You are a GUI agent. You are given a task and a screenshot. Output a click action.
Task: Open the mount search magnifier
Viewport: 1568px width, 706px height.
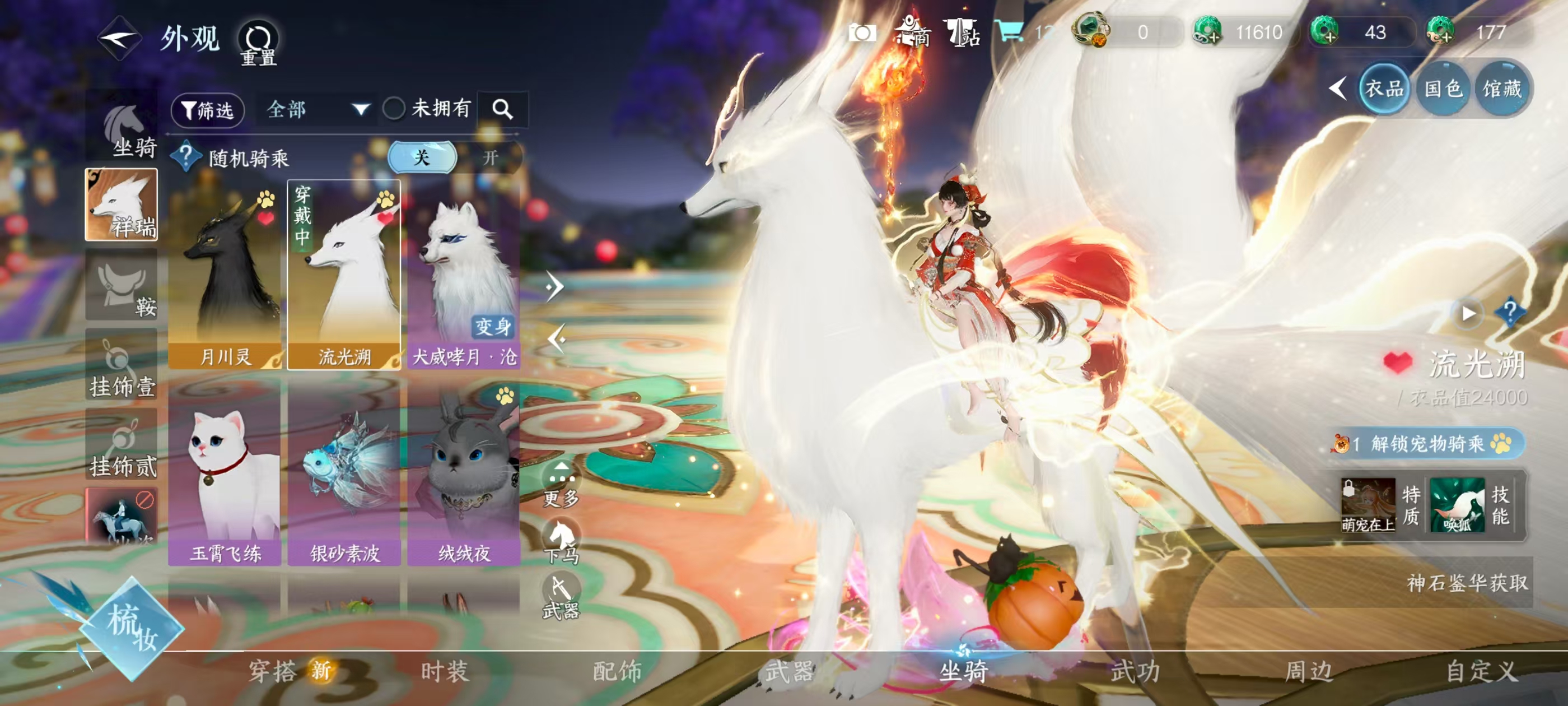pos(502,110)
